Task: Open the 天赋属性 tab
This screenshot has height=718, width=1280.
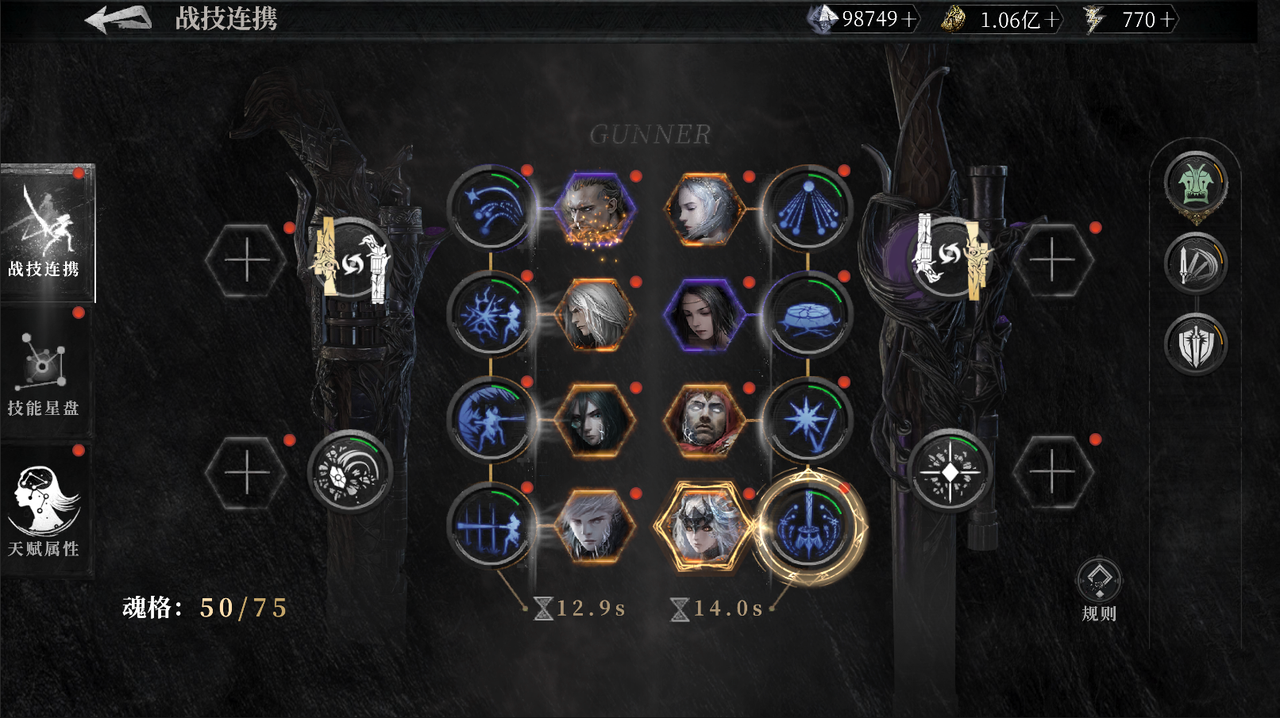Action: click(x=46, y=512)
